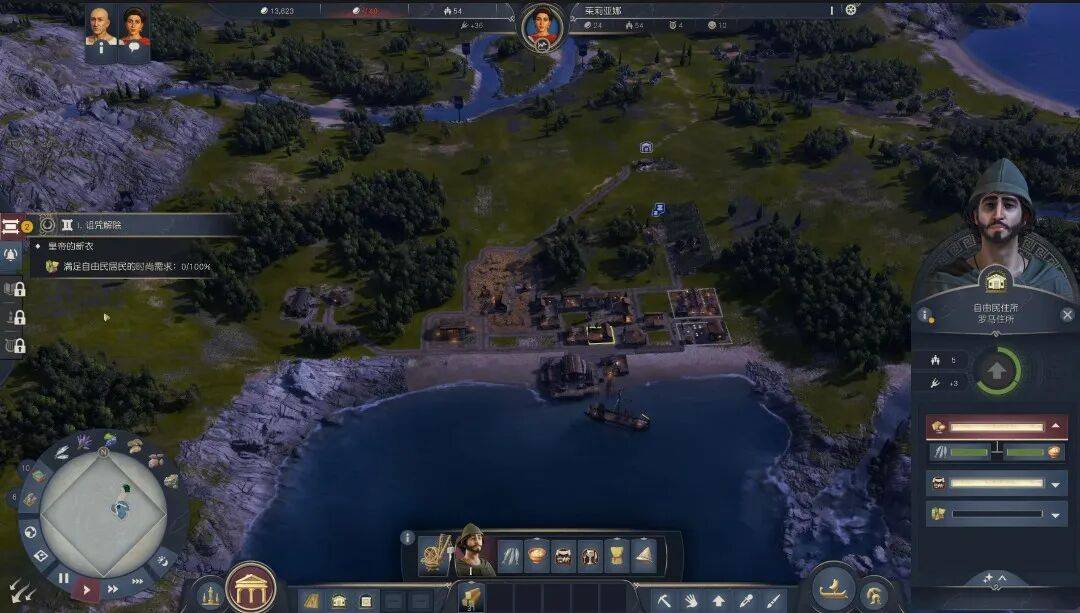Choose the hand move tool

(690, 601)
